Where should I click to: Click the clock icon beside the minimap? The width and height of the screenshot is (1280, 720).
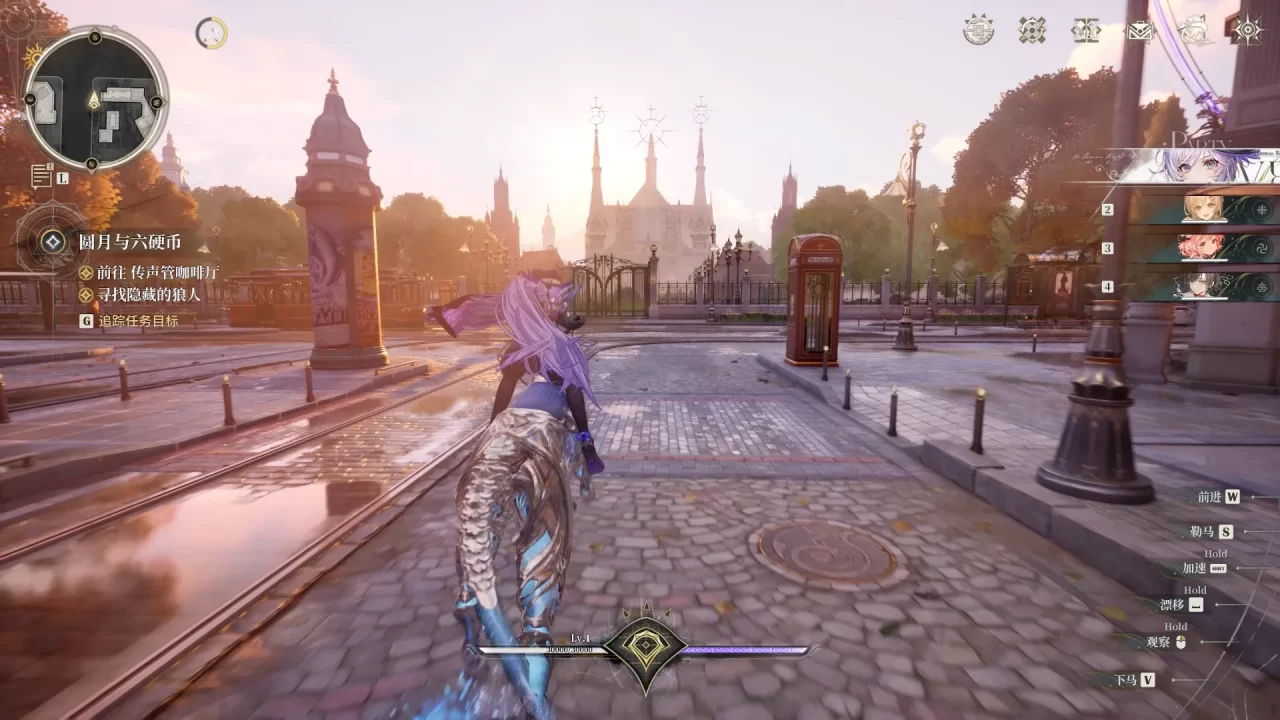tap(212, 33)
